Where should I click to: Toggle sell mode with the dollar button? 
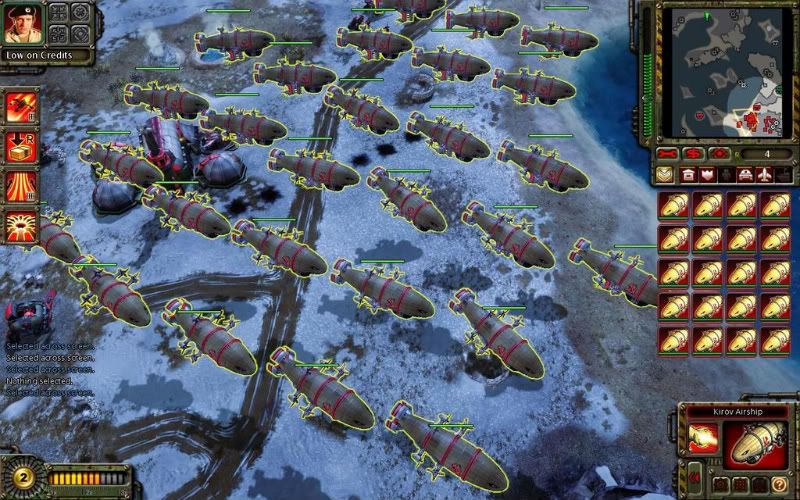pyautogui.click(x=693, y=154)
